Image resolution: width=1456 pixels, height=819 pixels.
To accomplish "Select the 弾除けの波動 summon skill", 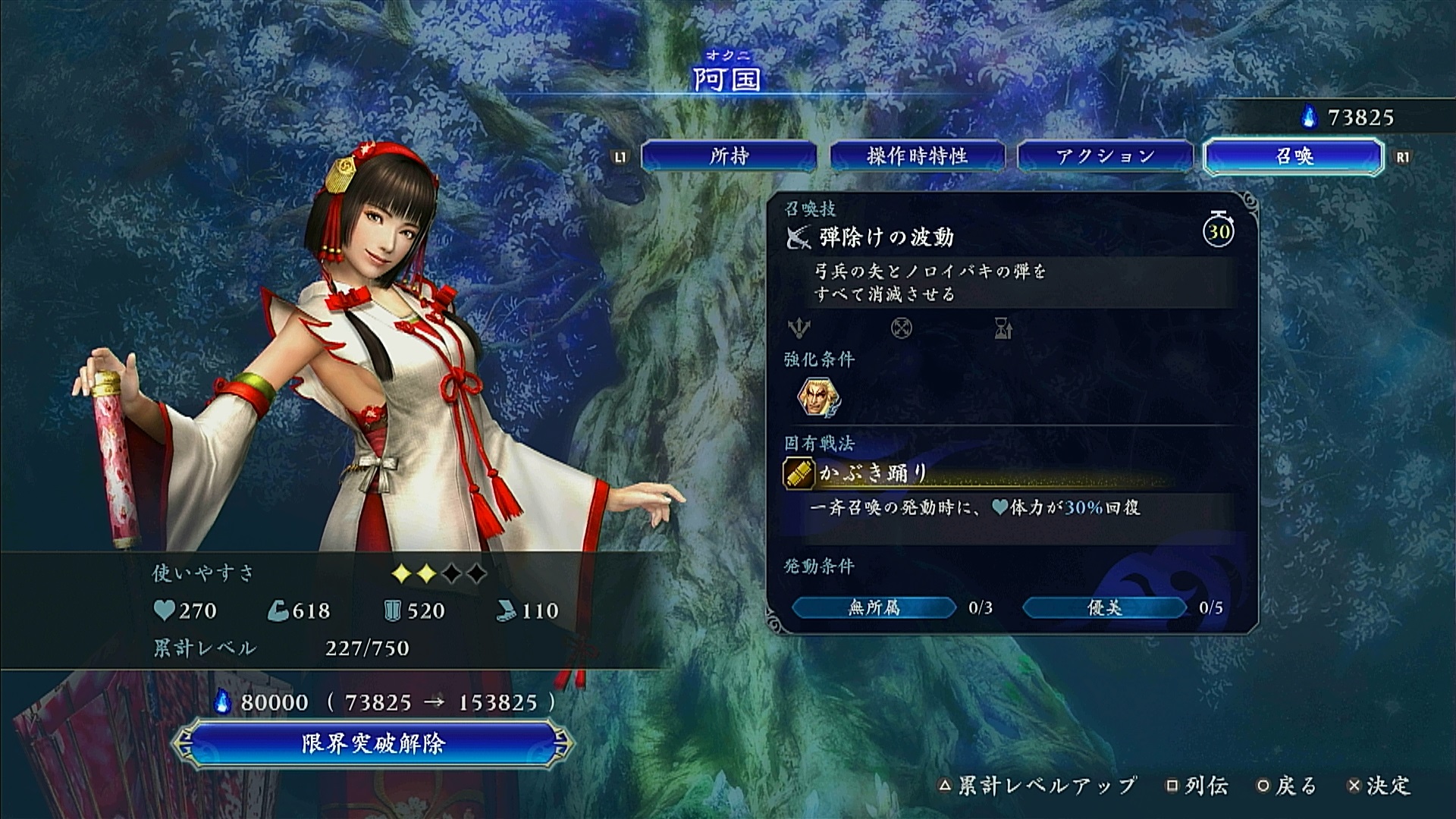I will click(886, 238).
